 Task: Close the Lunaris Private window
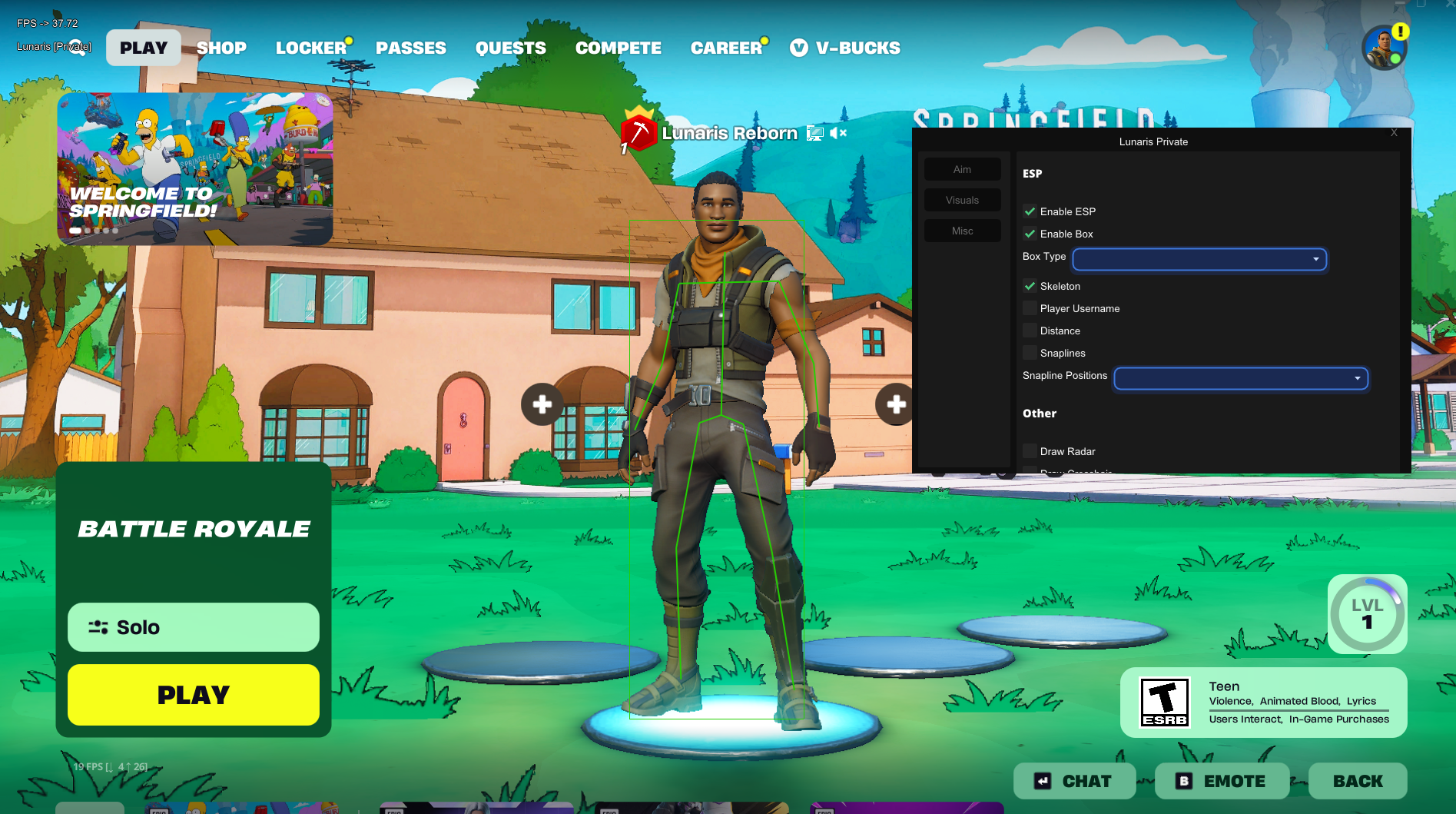point(1394,133)
